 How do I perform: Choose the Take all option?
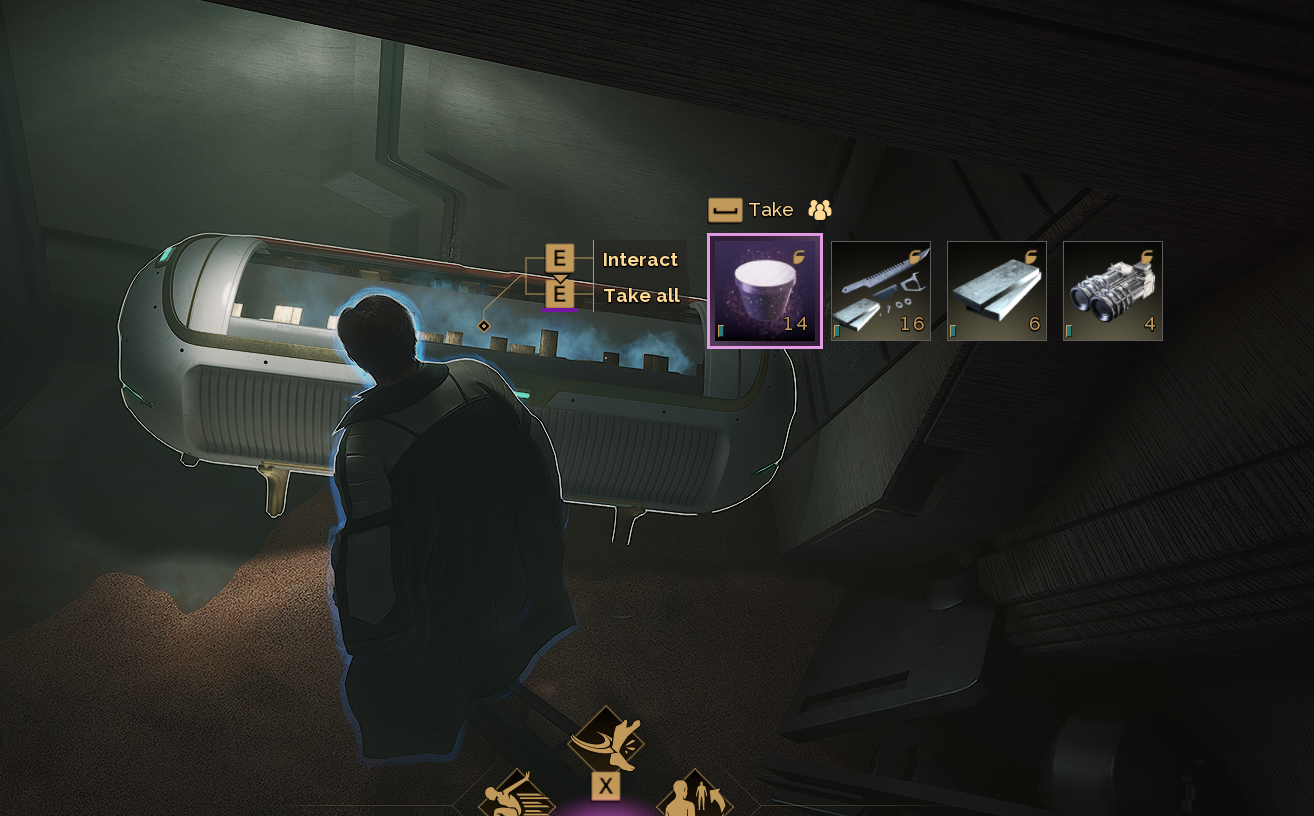(x=641, y=295)
